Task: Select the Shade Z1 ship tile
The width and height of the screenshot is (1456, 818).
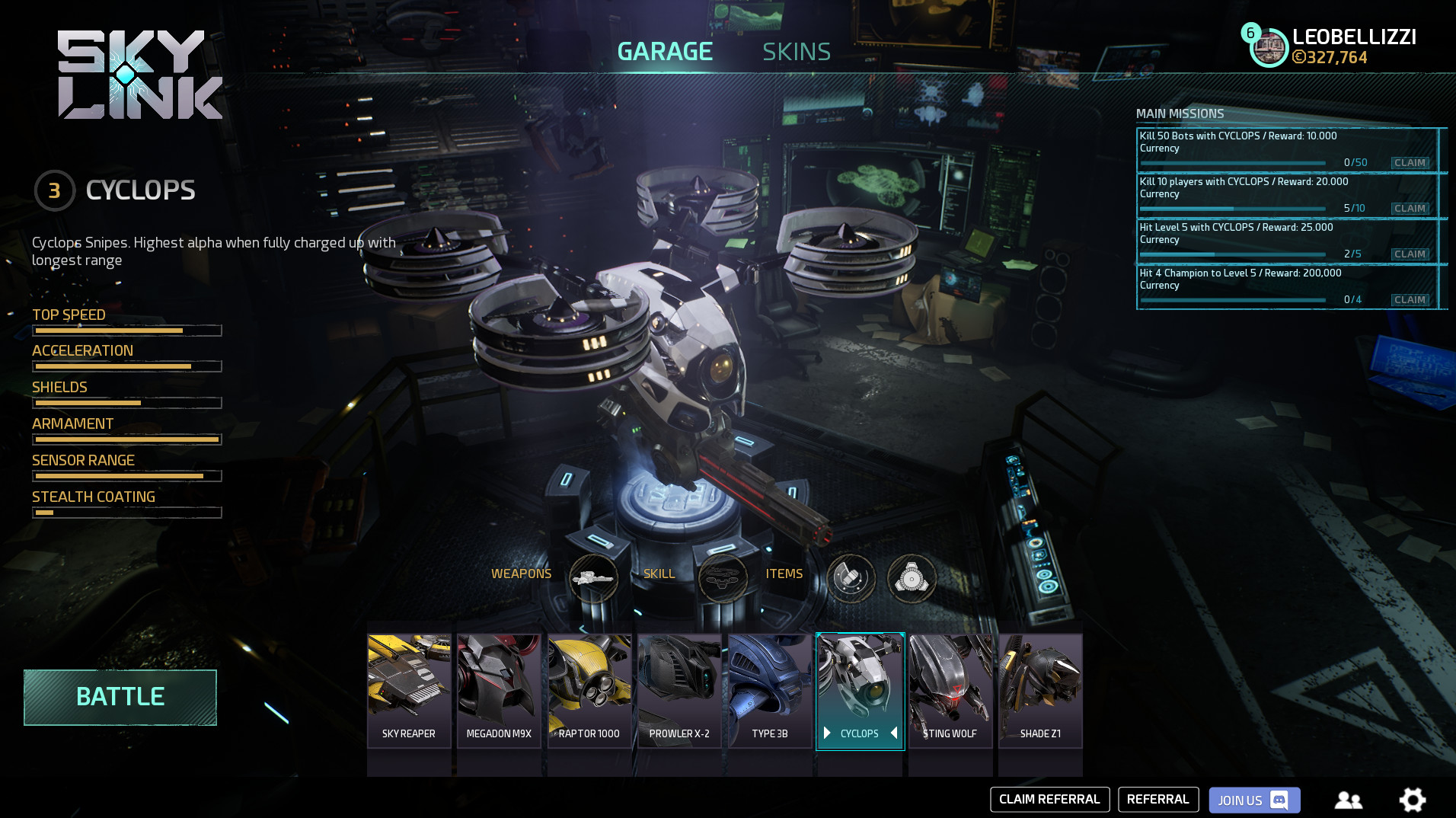Action: (x=1040, y=690)
